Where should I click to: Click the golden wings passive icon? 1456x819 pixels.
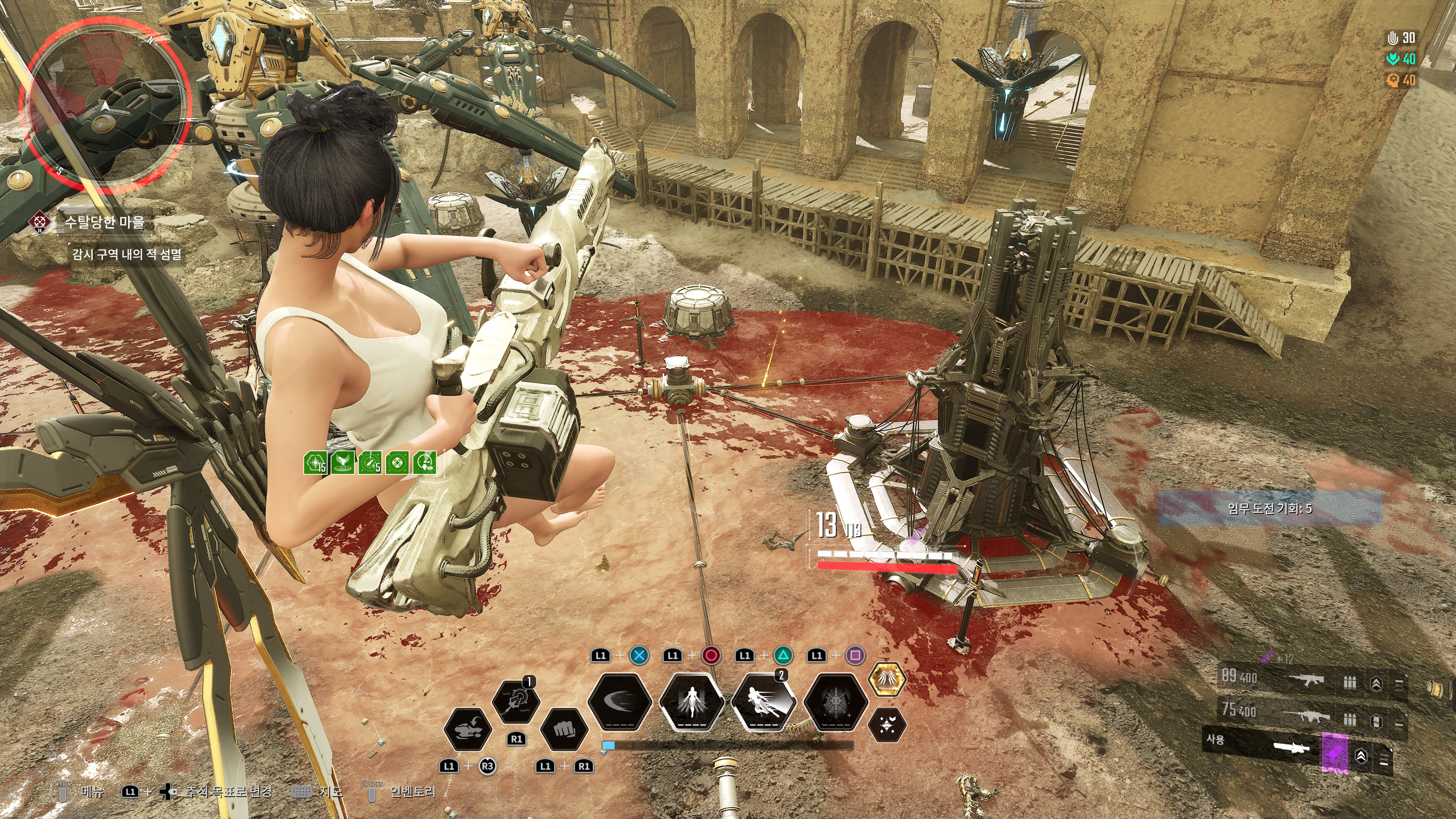coord(886,679)
